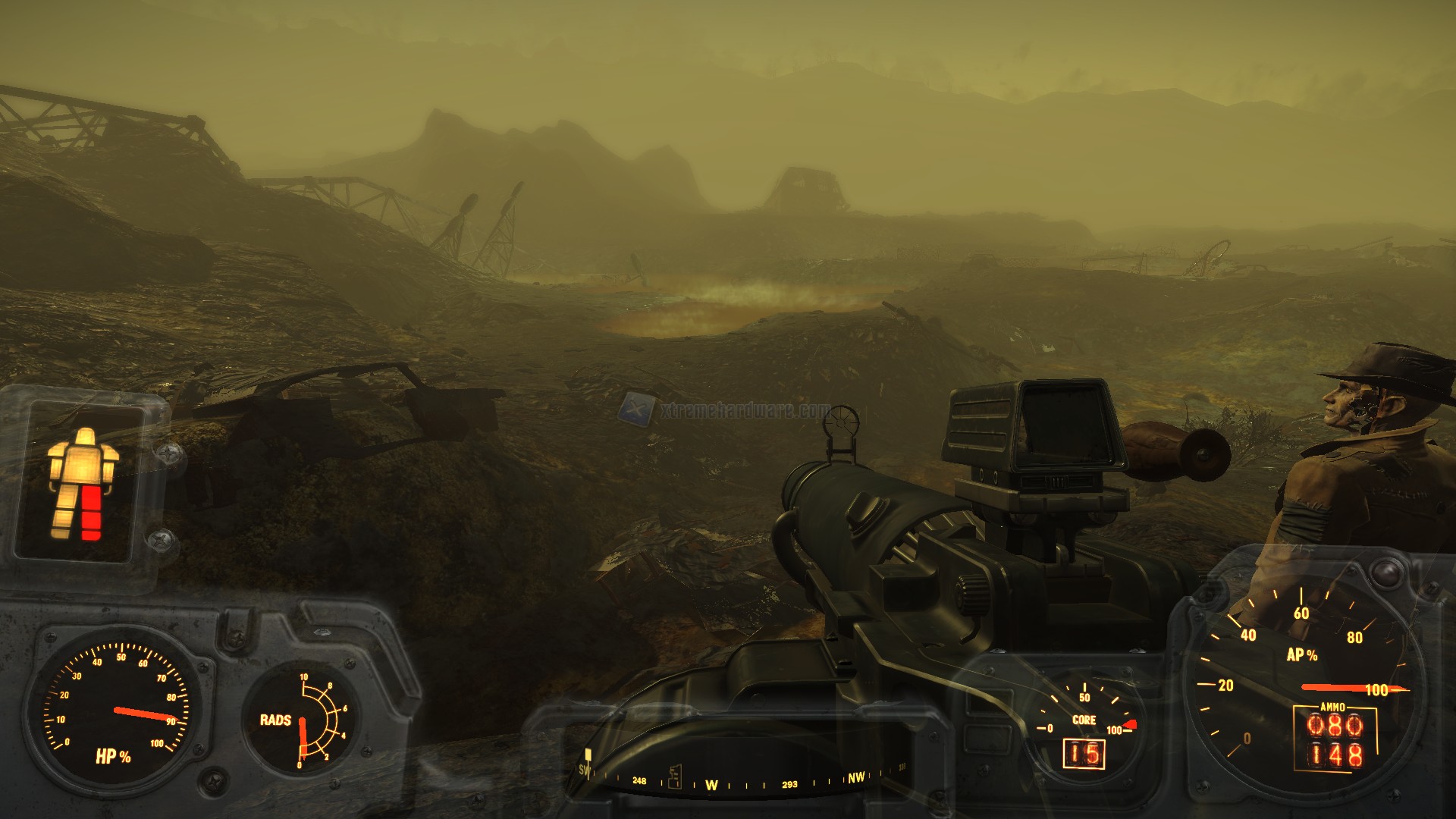
Task: Select the building location marker on the compass
Action: coord(674,776)
